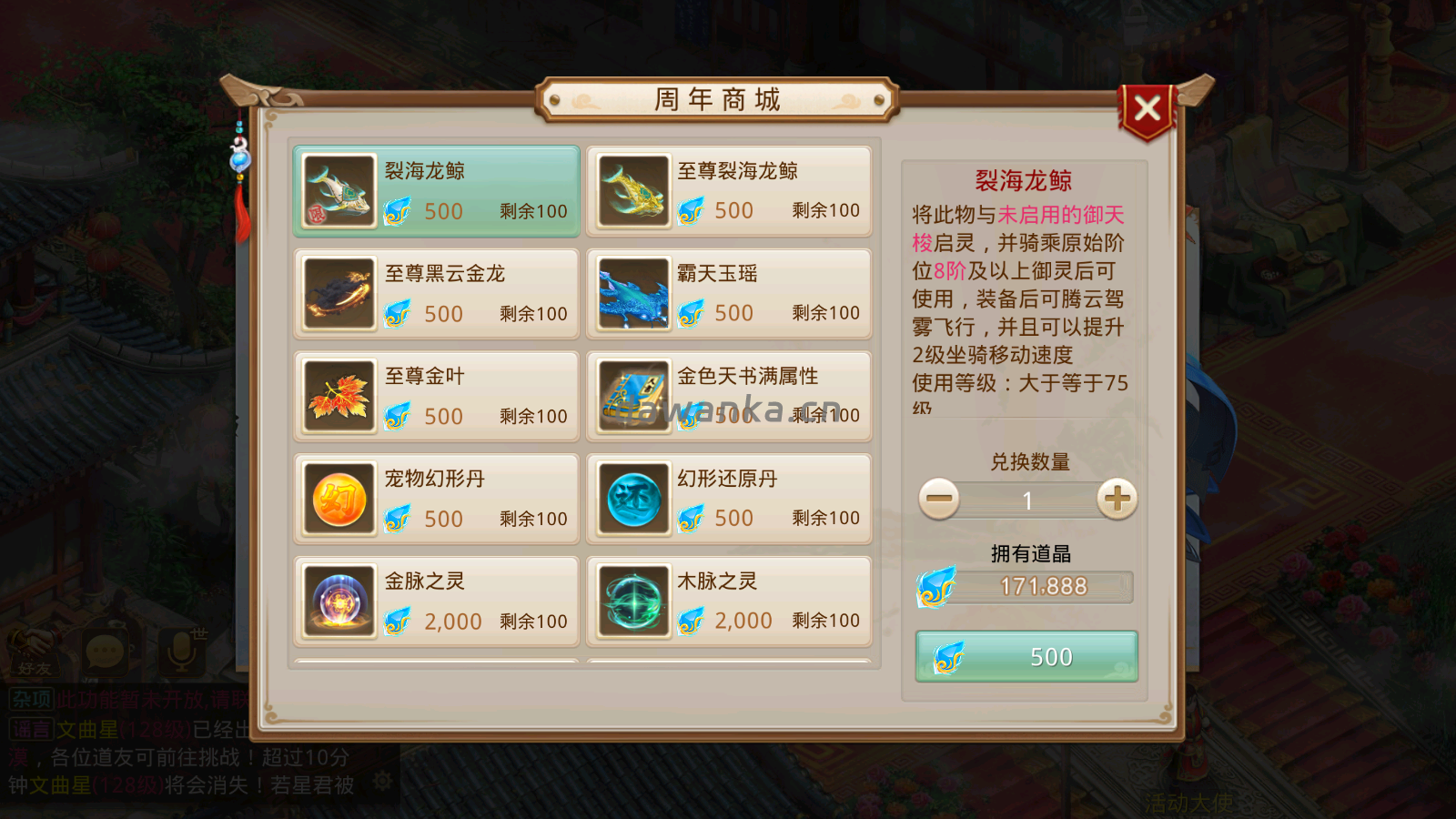Click the 至尊黑云金龙 dragon icon
This screenshot has width=1456, height=819.
[339, 294]
